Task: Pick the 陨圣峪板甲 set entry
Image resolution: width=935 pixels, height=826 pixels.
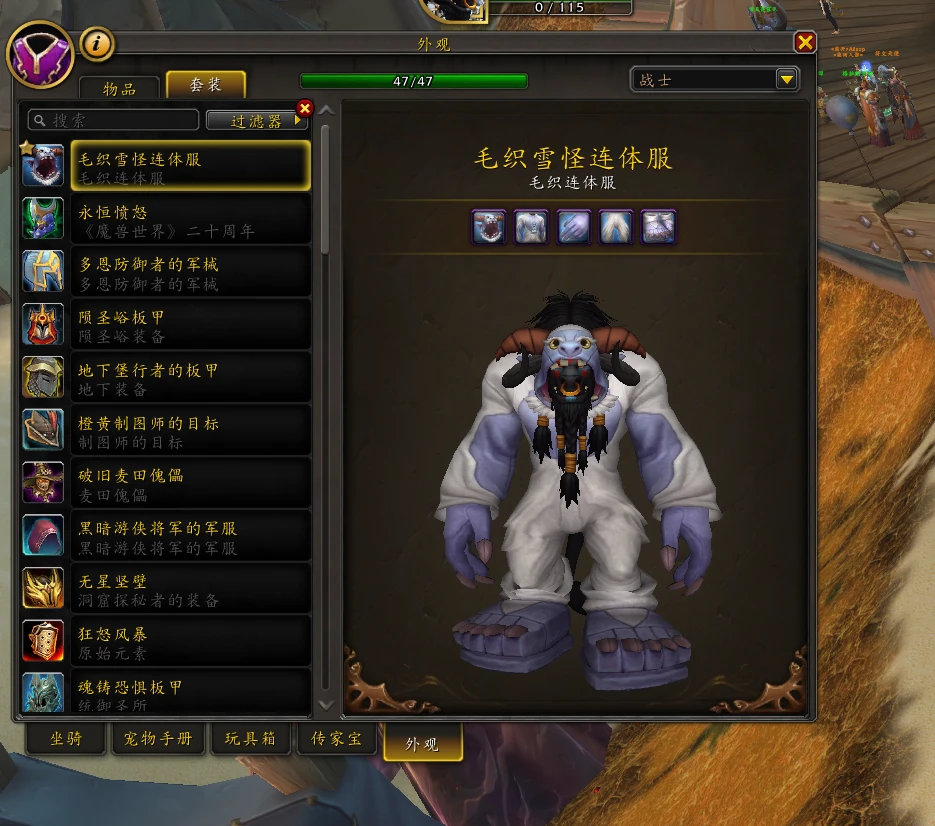Action: click(190, 326)
